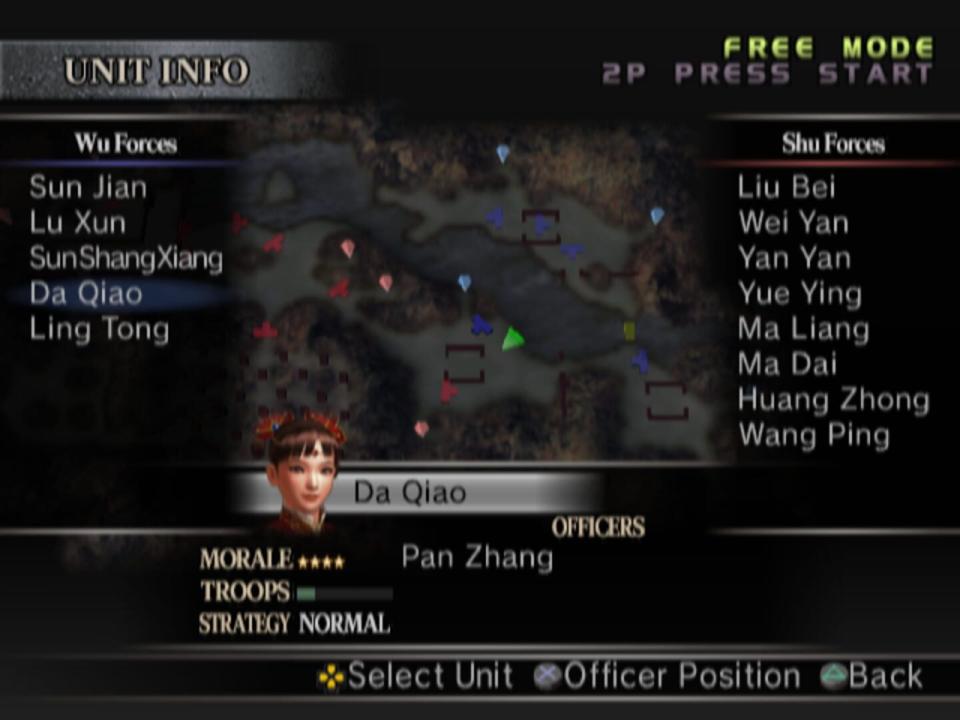Click the green player arrow on map

(512, 339)
